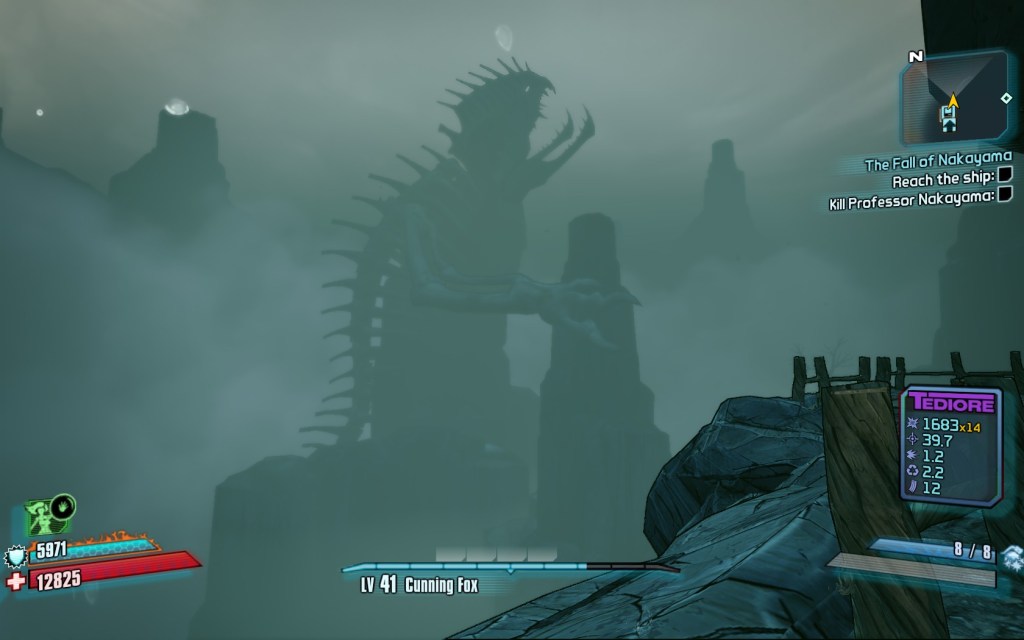Select The Fall of Nakayama quest title

938,159
